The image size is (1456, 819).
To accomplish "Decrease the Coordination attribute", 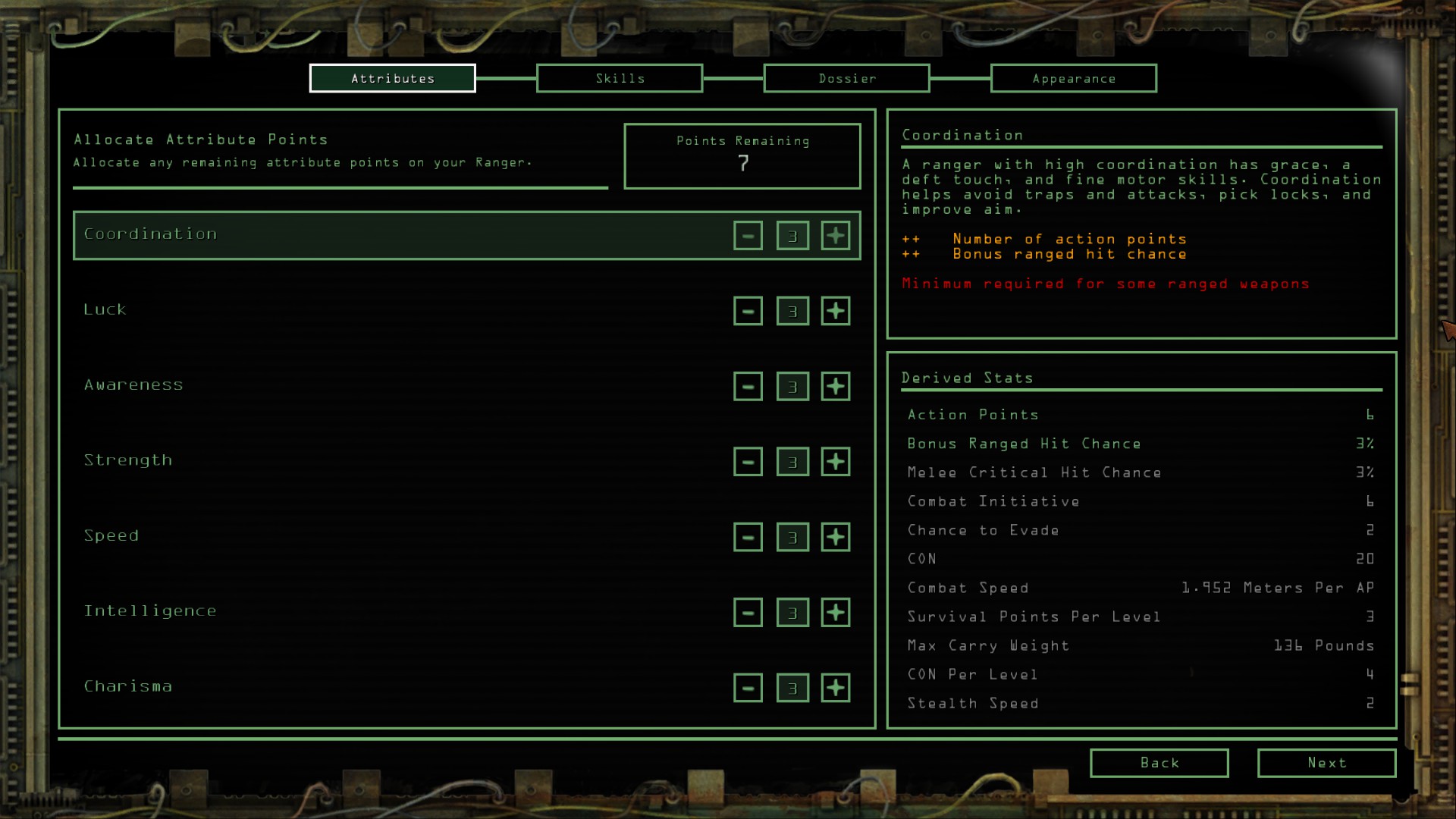I will 748,235.
